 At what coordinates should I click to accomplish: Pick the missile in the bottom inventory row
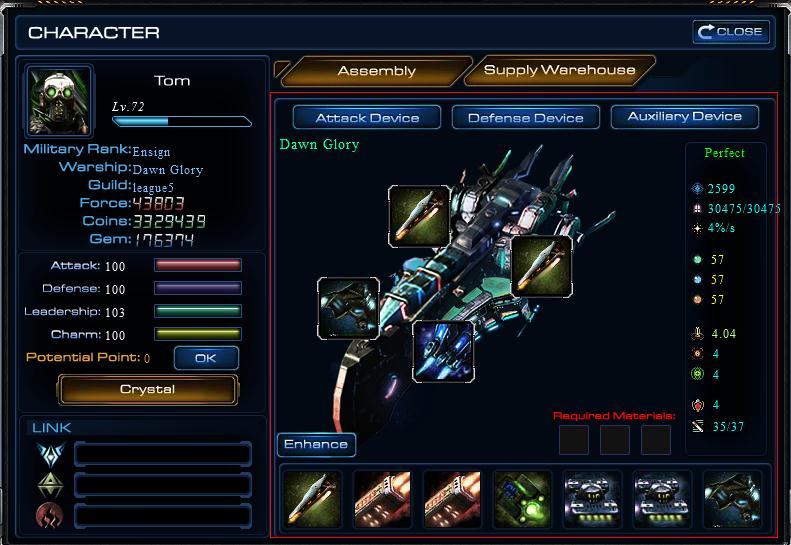point(313,498)
